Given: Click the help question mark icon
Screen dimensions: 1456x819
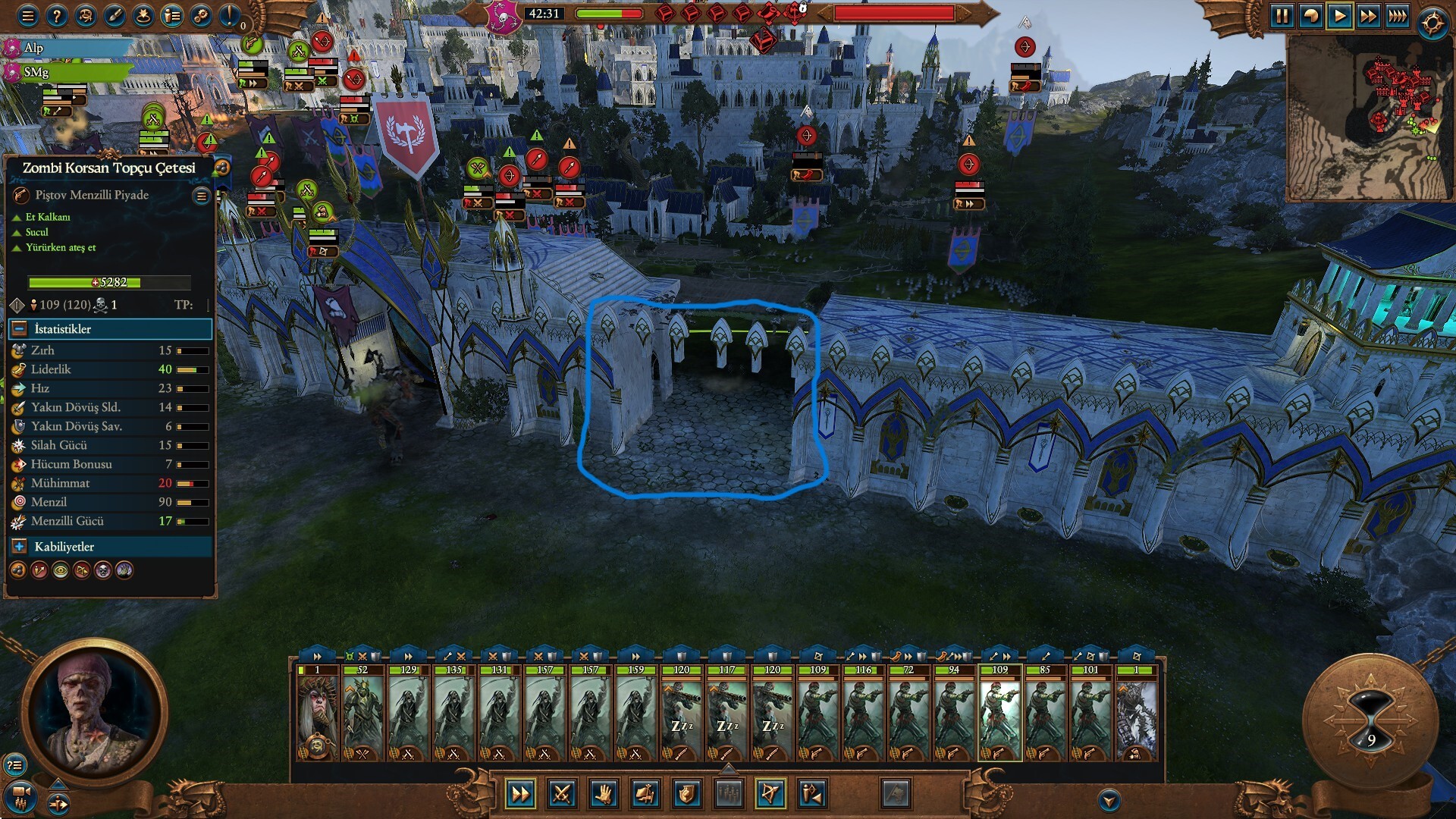Looking at the screenshot, I should 56,16.
